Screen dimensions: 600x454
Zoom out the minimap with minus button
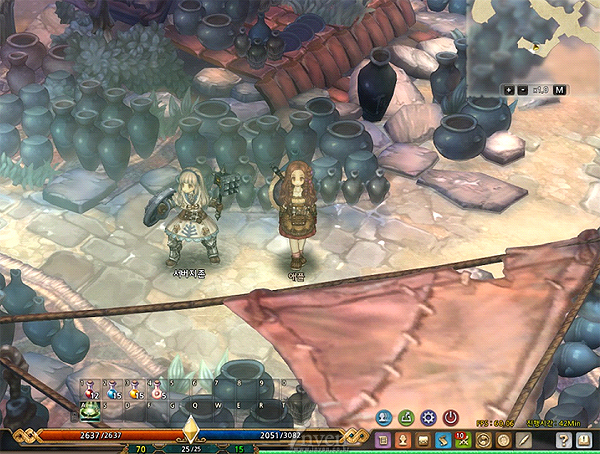coord(524,90)
